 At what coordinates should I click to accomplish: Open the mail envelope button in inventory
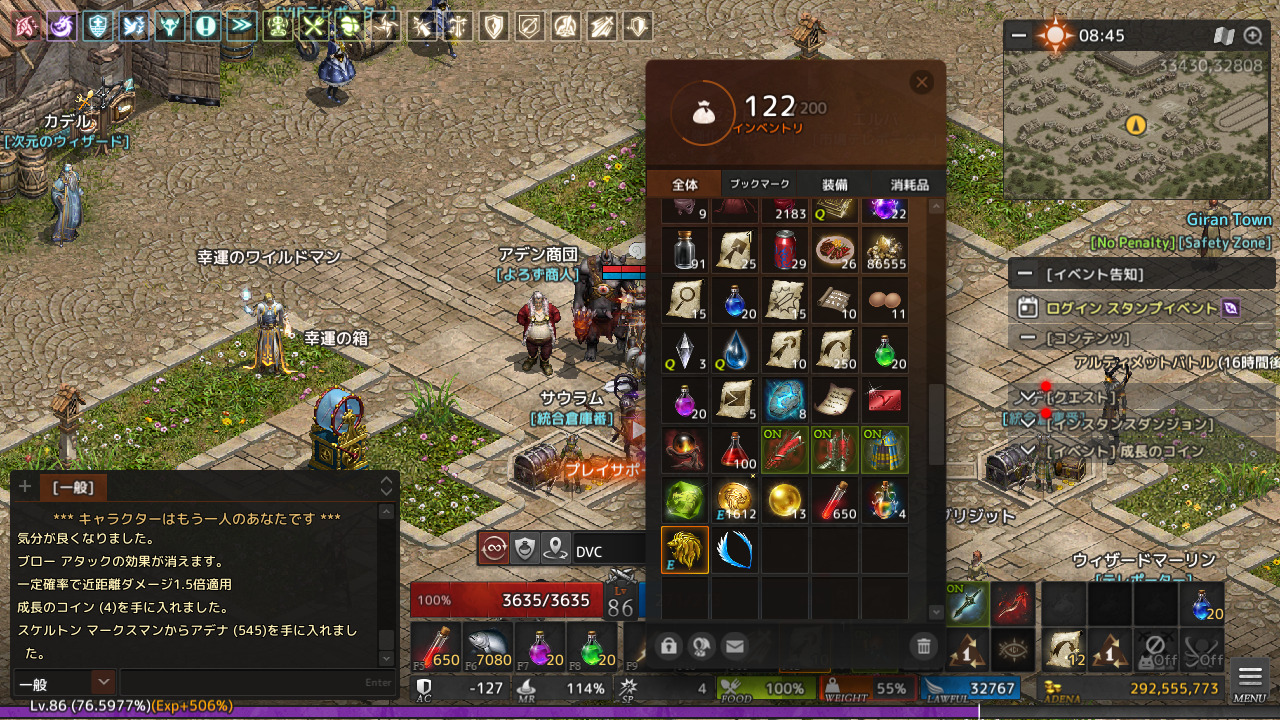pos(735,647)
